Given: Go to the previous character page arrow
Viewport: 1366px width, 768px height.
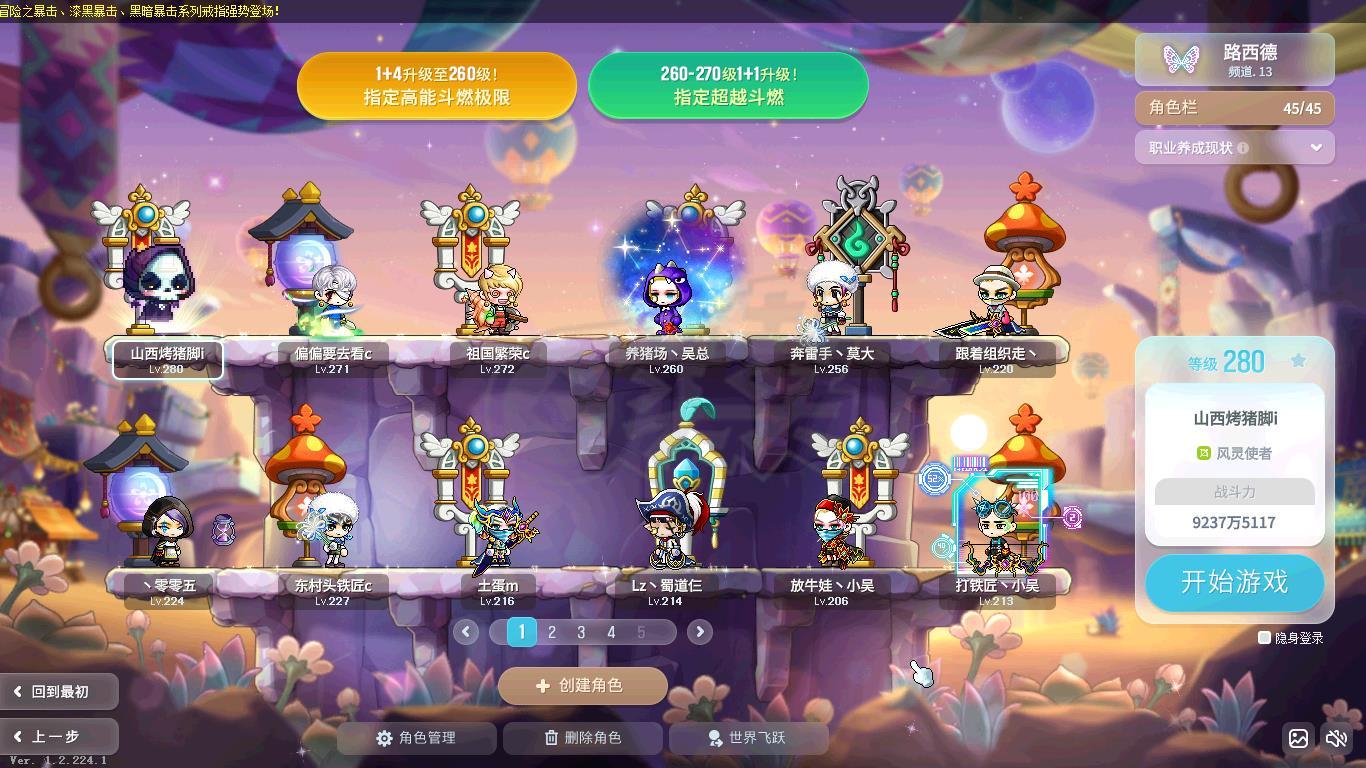Looking at the screenshot, I should click(465, 632).
